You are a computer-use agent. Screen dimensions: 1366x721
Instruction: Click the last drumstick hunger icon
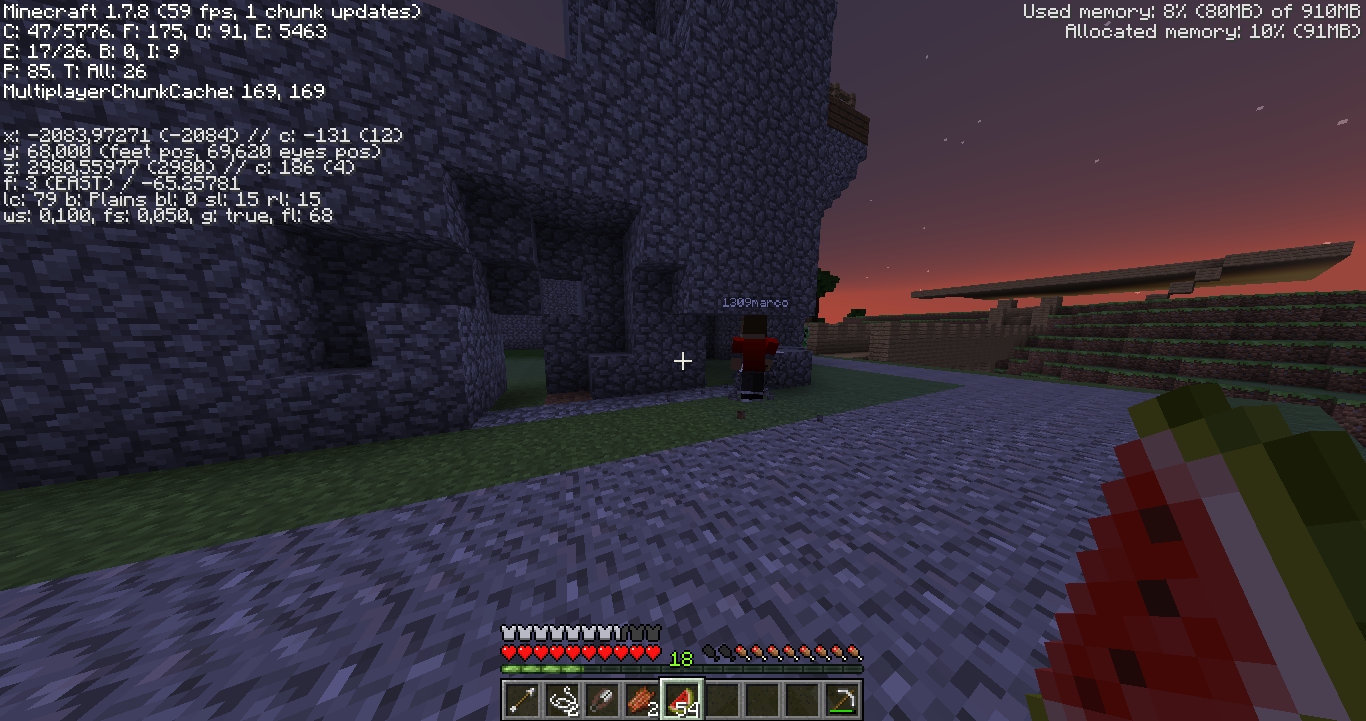coord(854,652)
